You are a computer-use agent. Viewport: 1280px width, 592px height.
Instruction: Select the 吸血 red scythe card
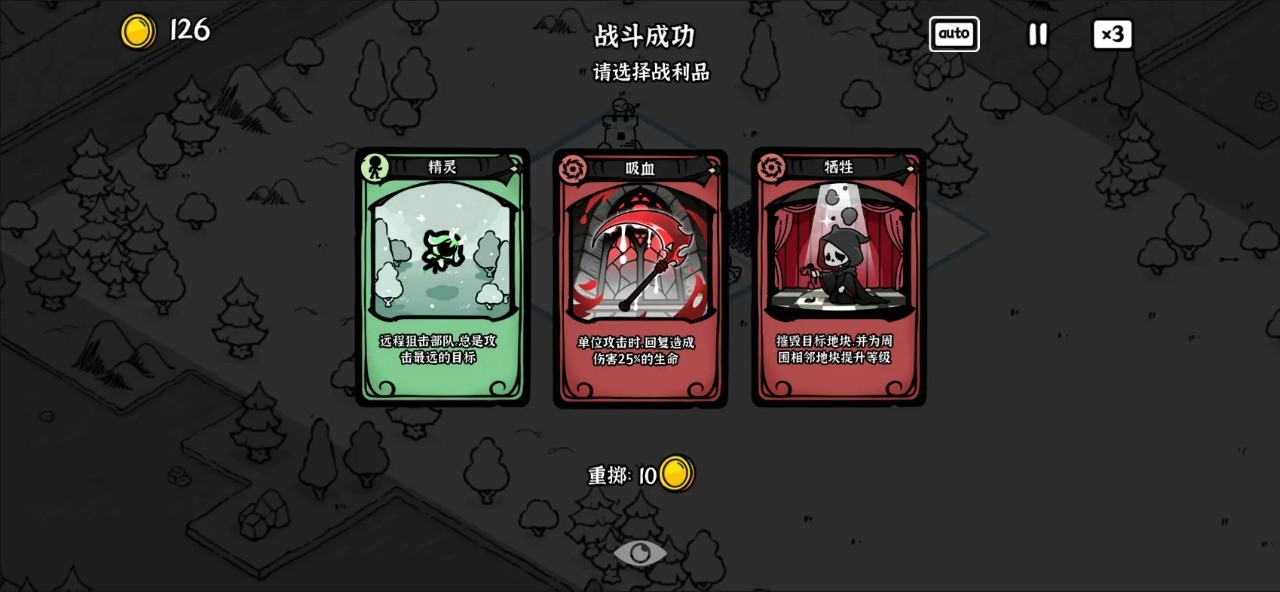(x=640, y=278)
